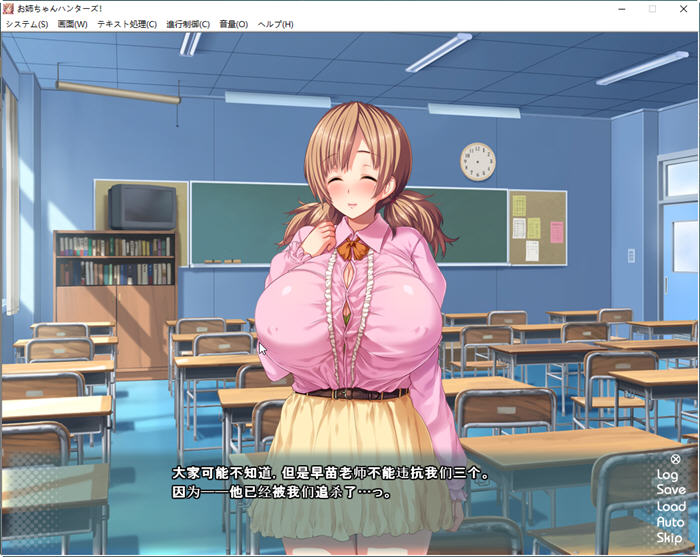Open the Log backlog
The width and height of the screenshot is (700, 557).
667,475
